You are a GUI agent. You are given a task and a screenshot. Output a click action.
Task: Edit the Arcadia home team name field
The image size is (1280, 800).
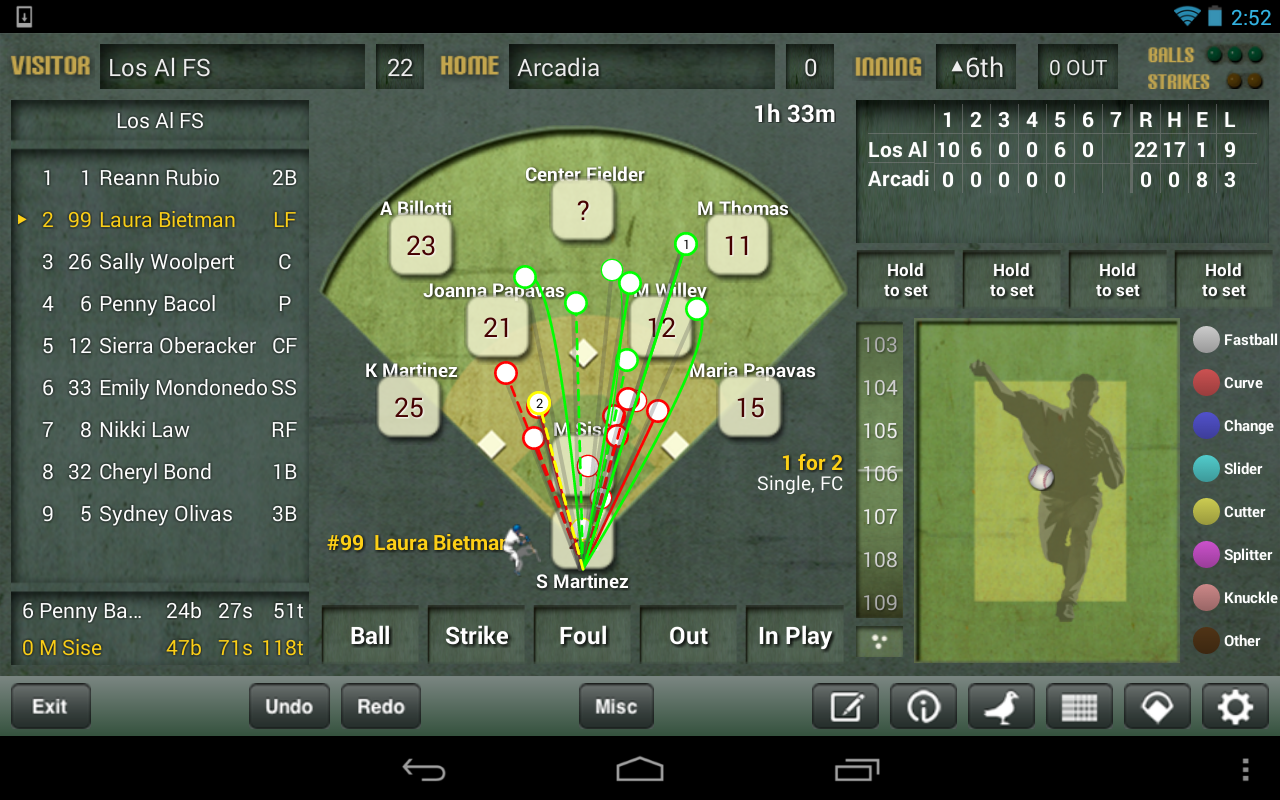(x=641, y=66)
